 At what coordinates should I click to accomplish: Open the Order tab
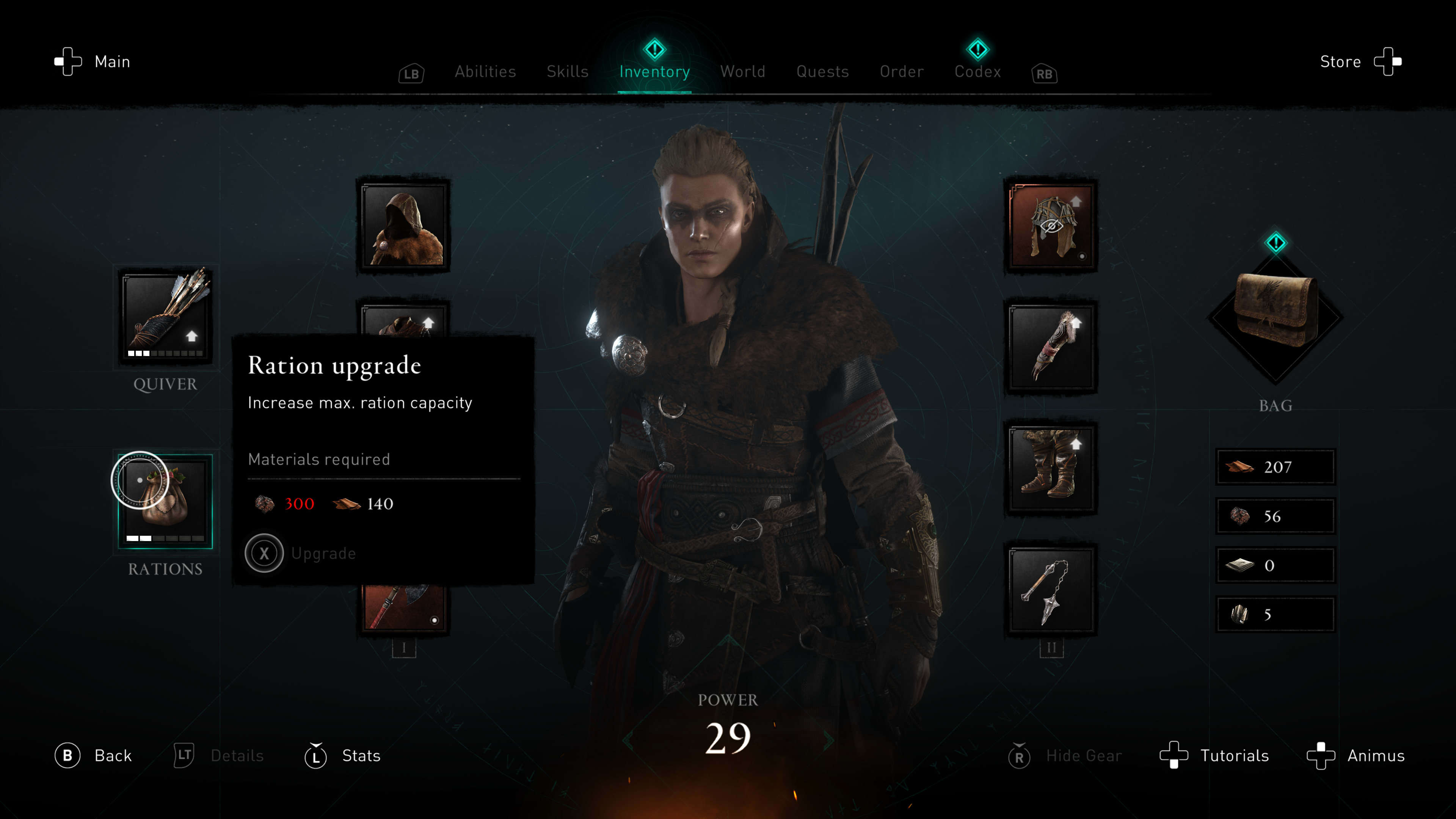902,72
